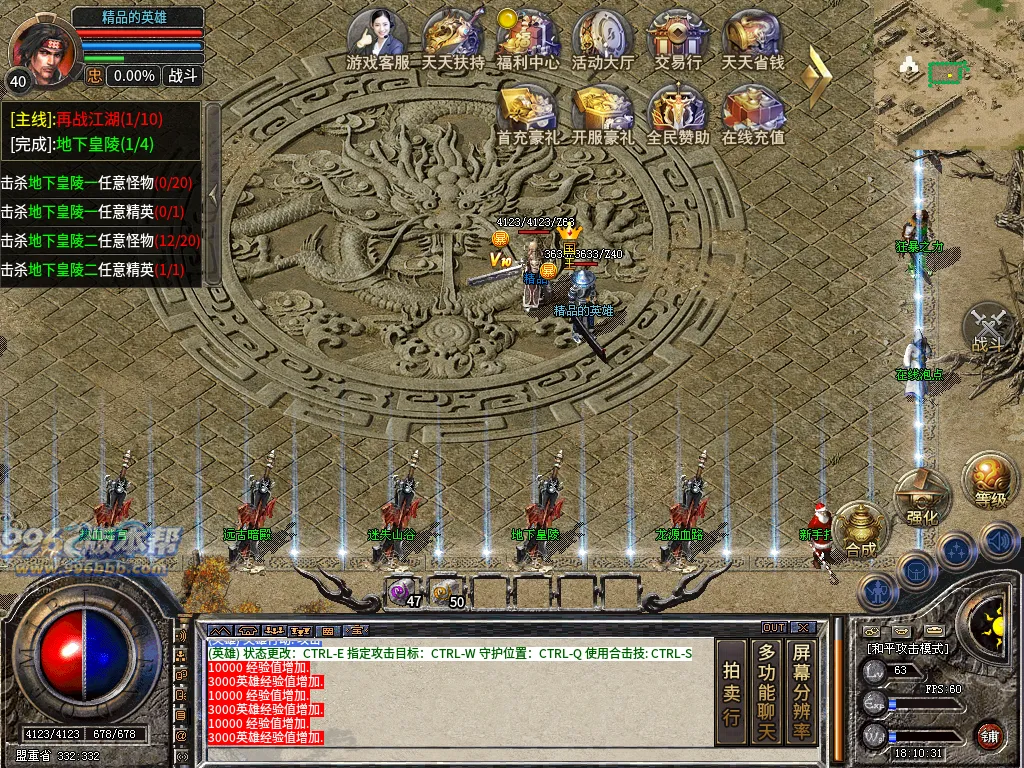
Task: Open the 拍卖行 auction house button
Action: pyautogui.click(x=731, y=692)
